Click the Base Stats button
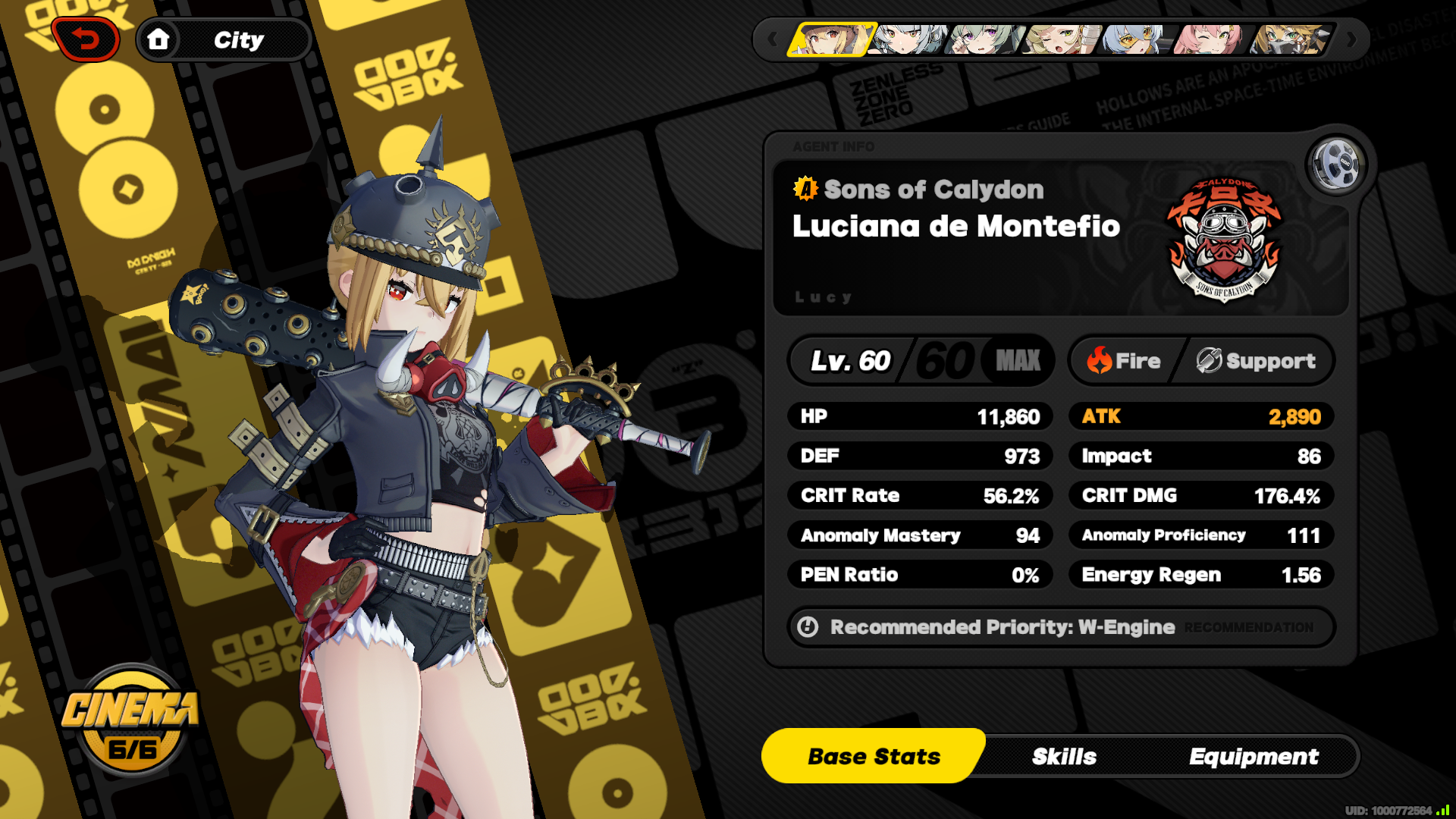1456x819 pixels. pyautogui.click(x=873, y=755)
